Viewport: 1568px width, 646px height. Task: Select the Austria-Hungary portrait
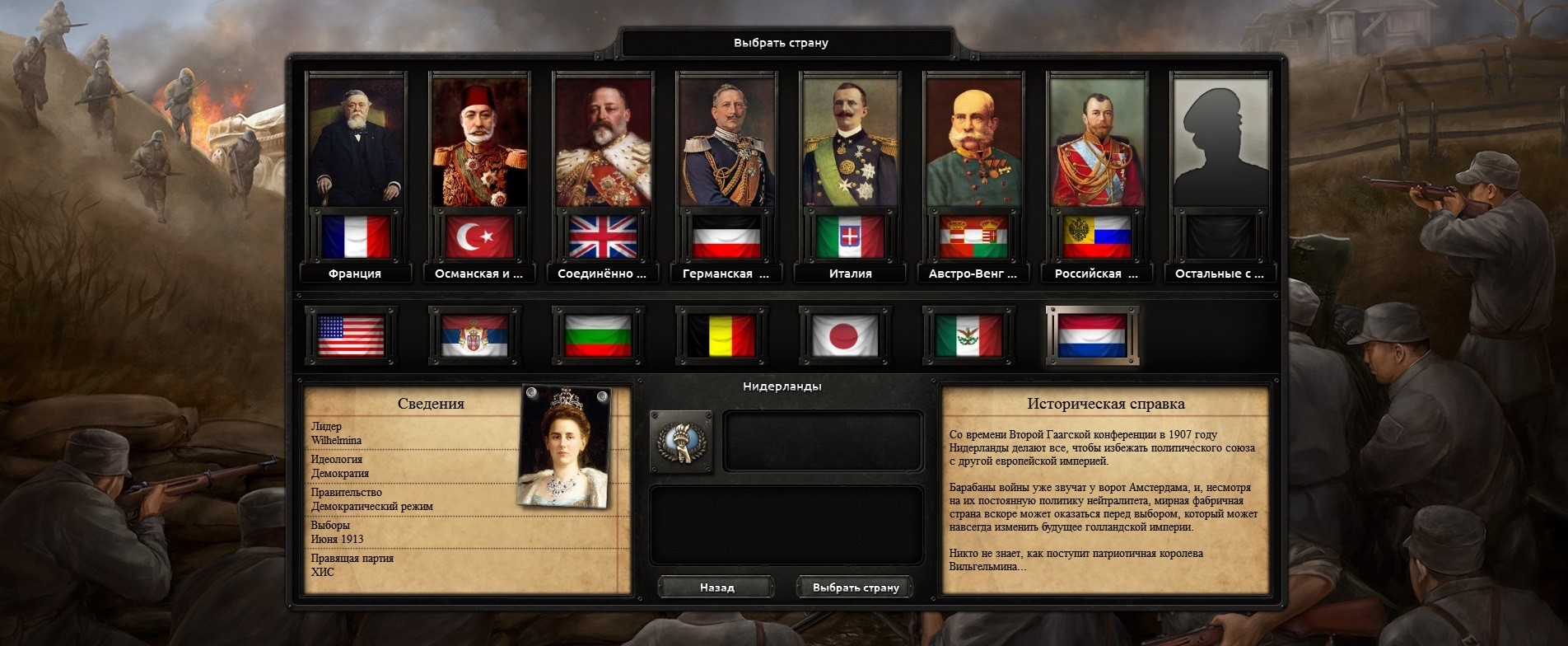coord(973,142)
